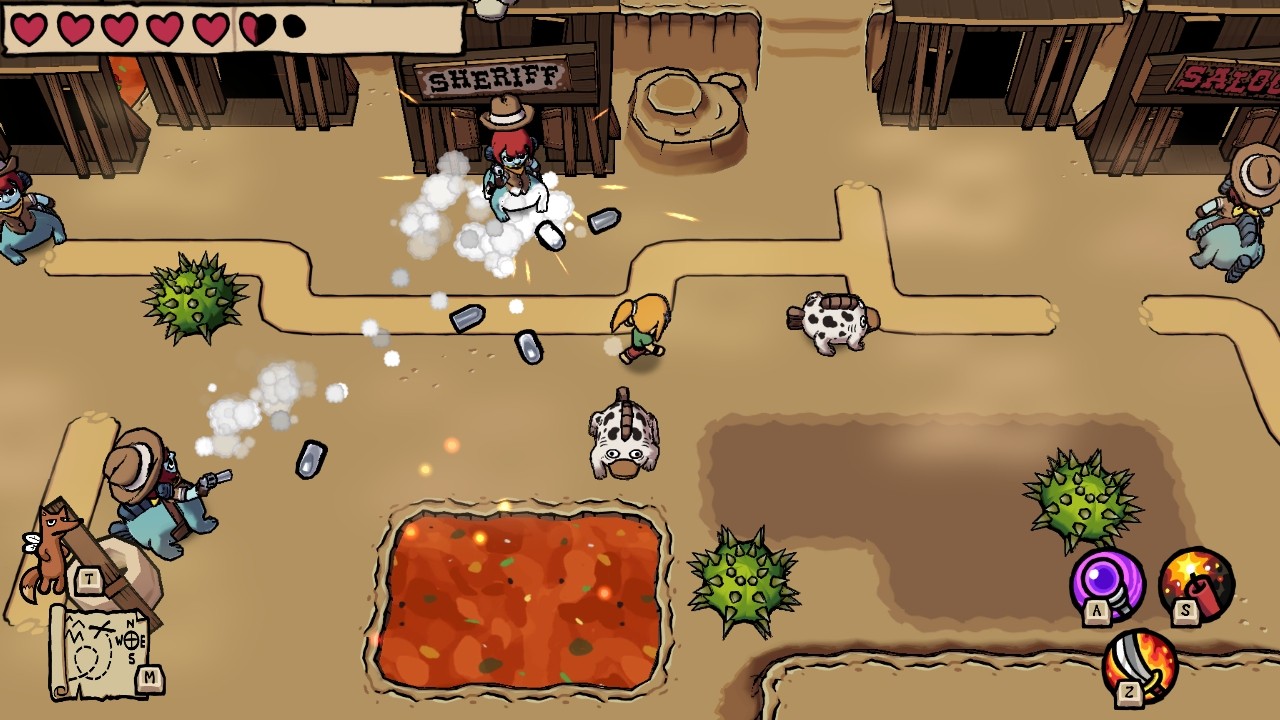Click the fox companion icon
The width and height of the screenshot is (1280, 720).
tap(56, 550)
